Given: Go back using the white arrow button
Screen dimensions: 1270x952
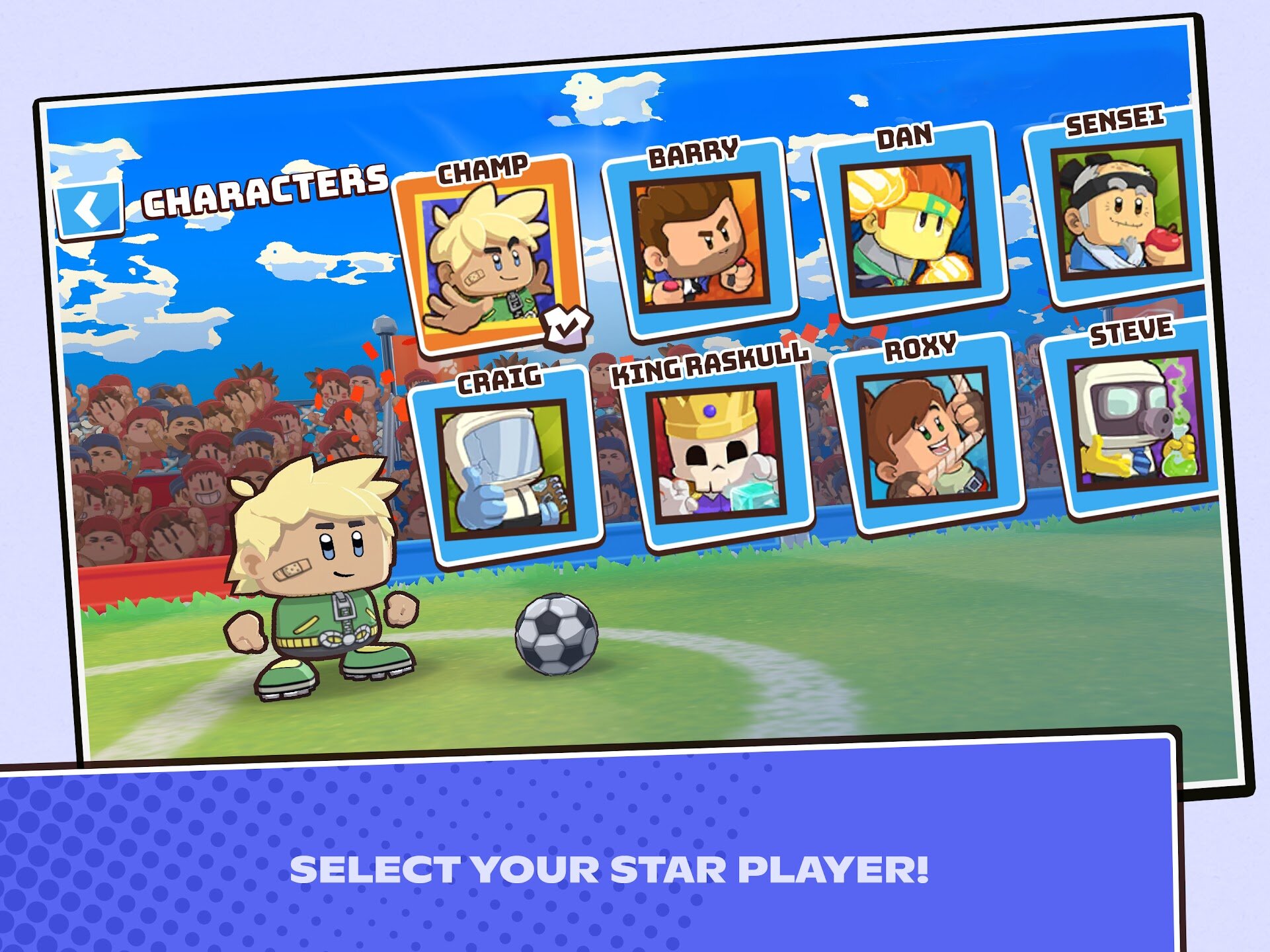Looking at the screenshot, I should 89,209.
